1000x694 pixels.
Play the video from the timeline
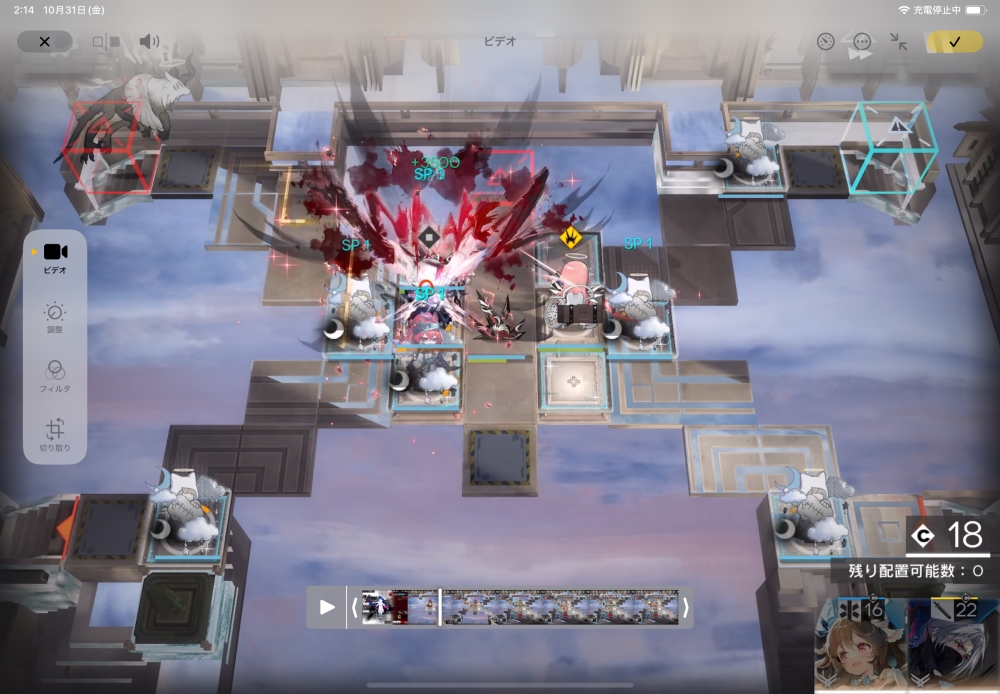pos(327,607)
